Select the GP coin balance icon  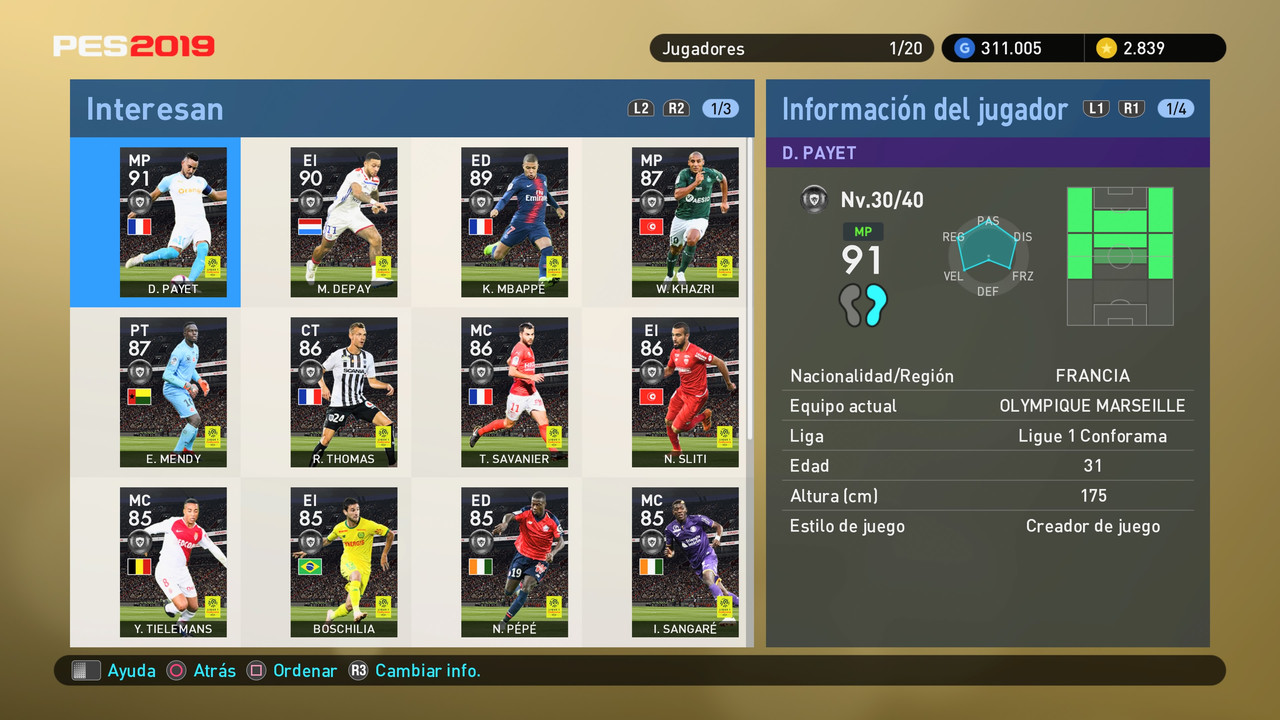(x=962, y=47)
